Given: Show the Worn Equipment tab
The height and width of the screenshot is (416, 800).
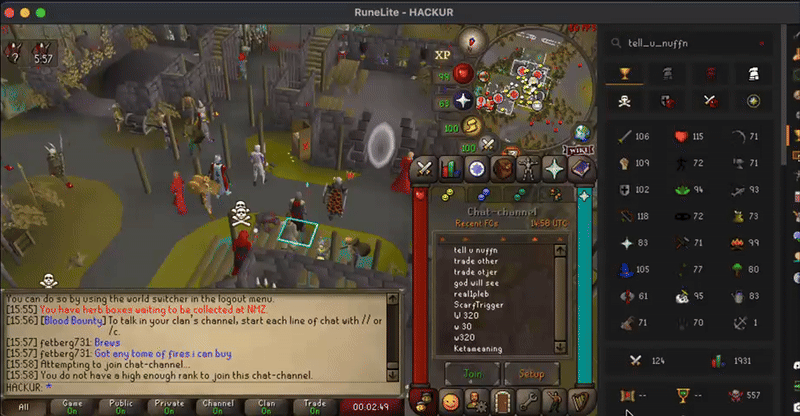Looking at the screenshot, I should [x=528, y=169].
